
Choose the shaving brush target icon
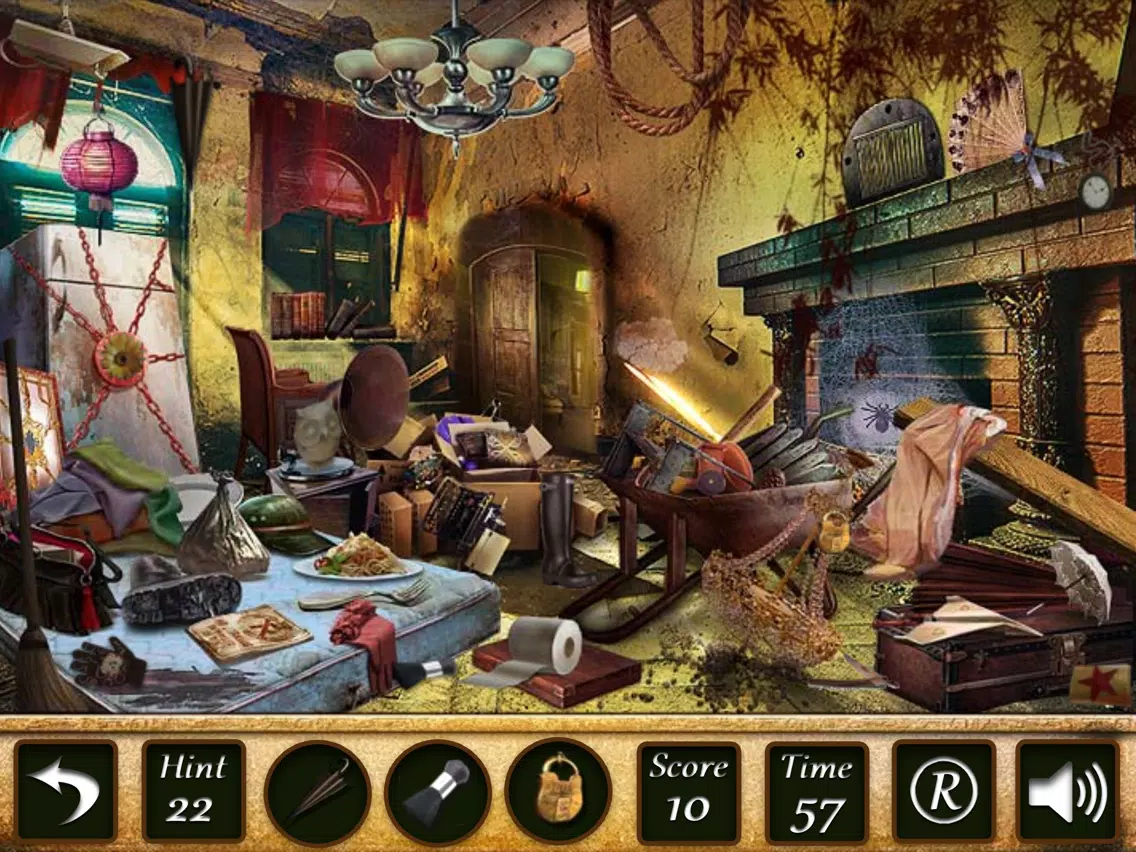point(438,793)
